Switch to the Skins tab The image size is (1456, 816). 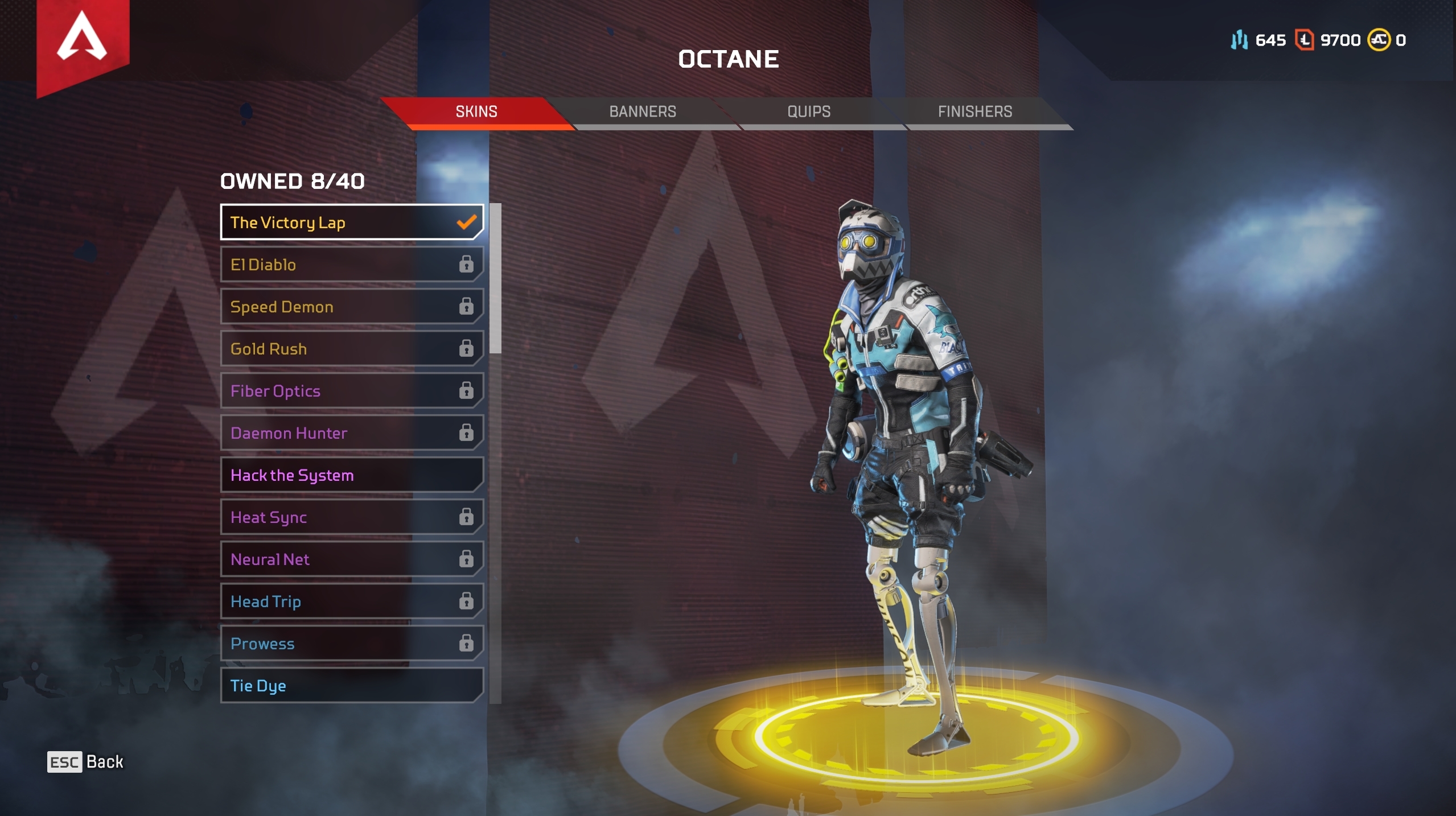476,112
